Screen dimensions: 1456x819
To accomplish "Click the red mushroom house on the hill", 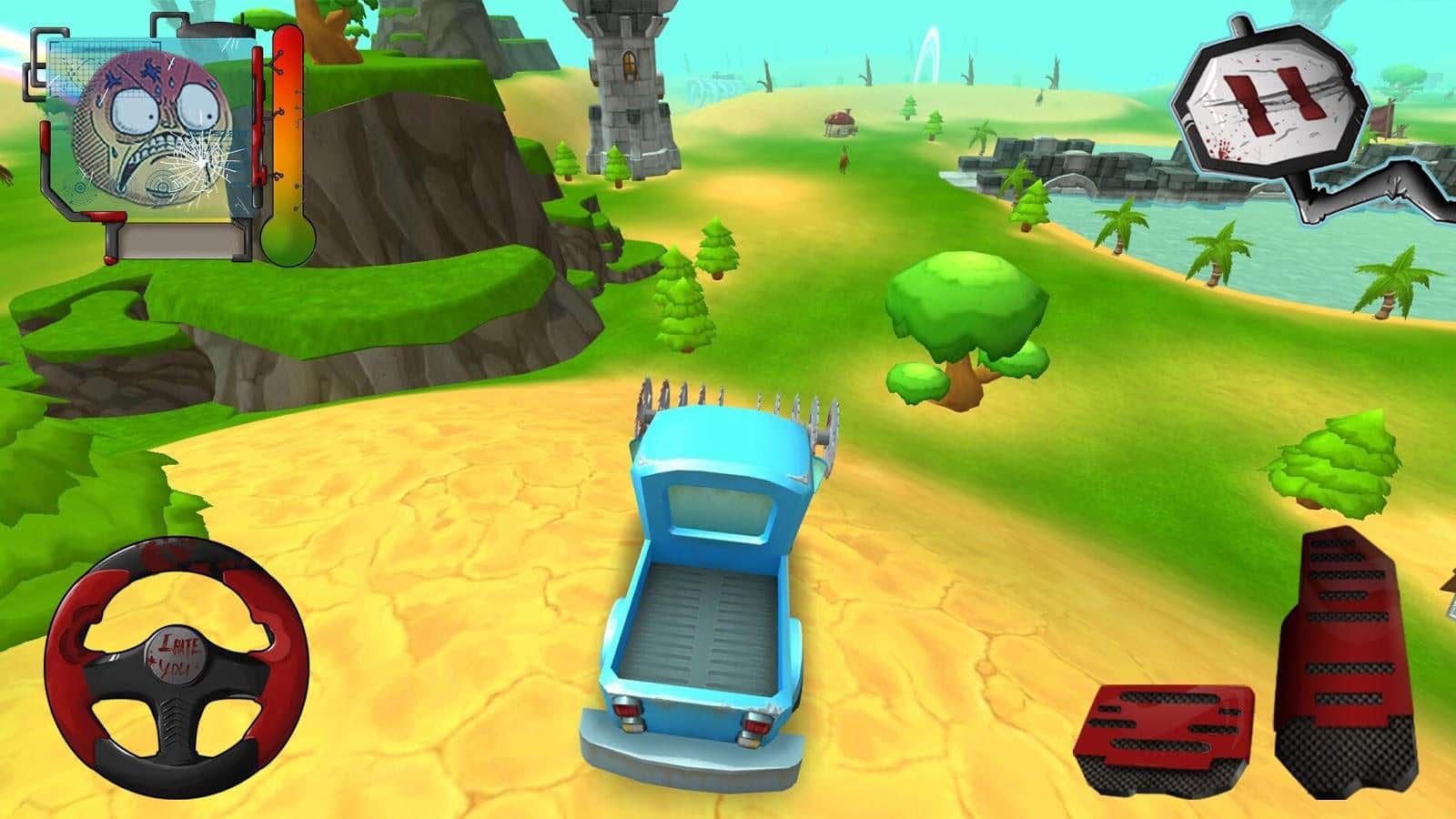I will (x=840, y=121).
